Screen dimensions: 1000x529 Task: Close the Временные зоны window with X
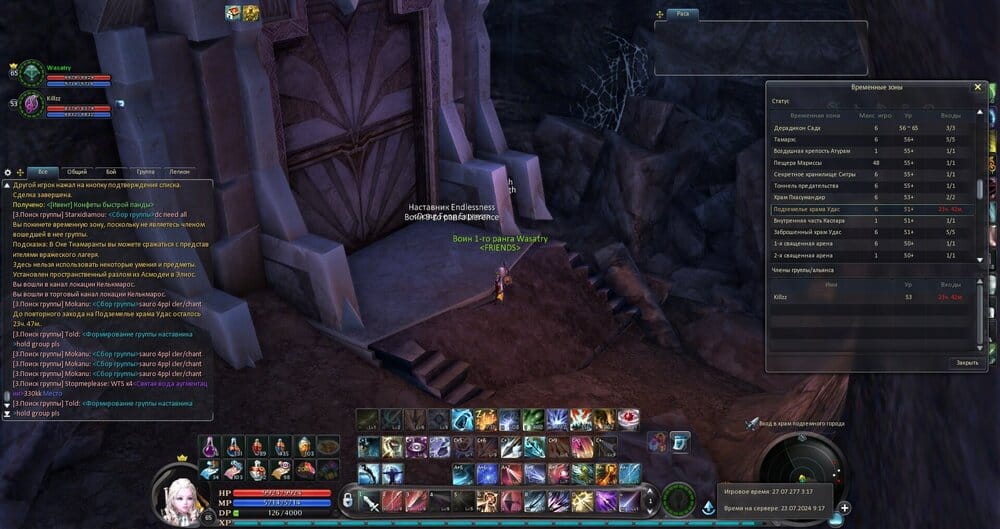pos(977,87)
